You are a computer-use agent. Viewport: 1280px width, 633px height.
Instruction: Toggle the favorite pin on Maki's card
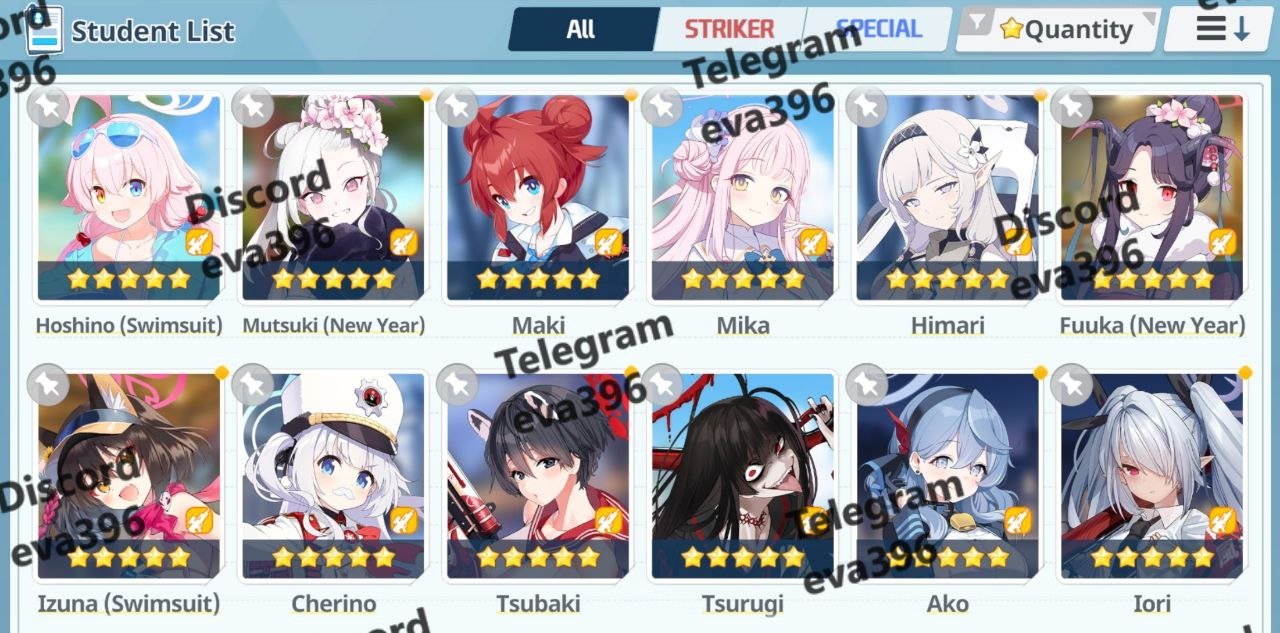pyautogui.click(x=457, y=106)
